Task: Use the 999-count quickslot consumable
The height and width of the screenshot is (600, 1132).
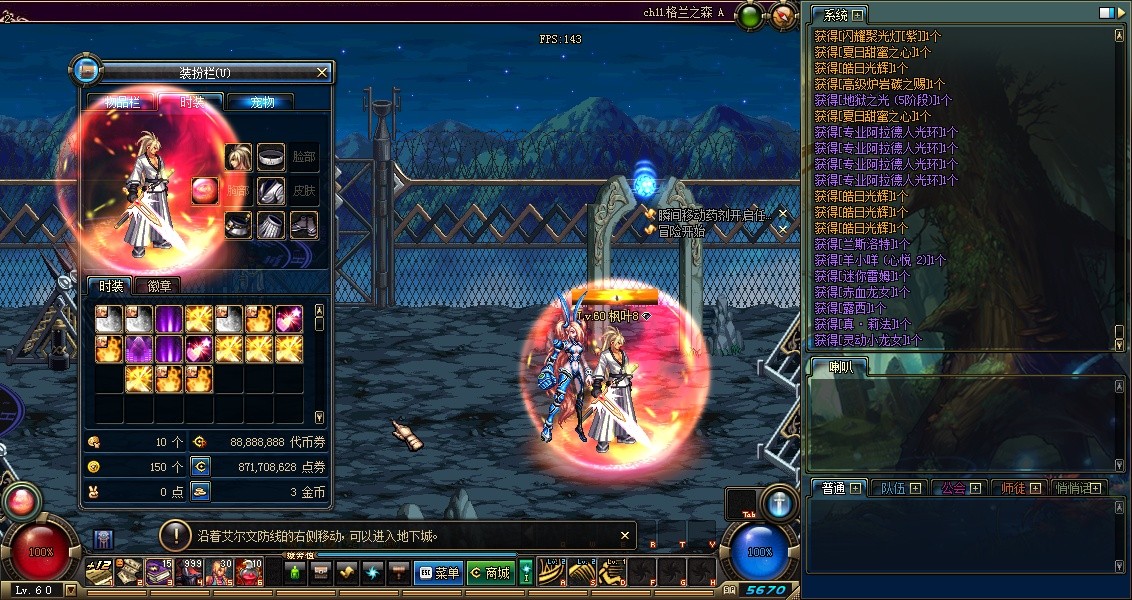Action: 190,571
